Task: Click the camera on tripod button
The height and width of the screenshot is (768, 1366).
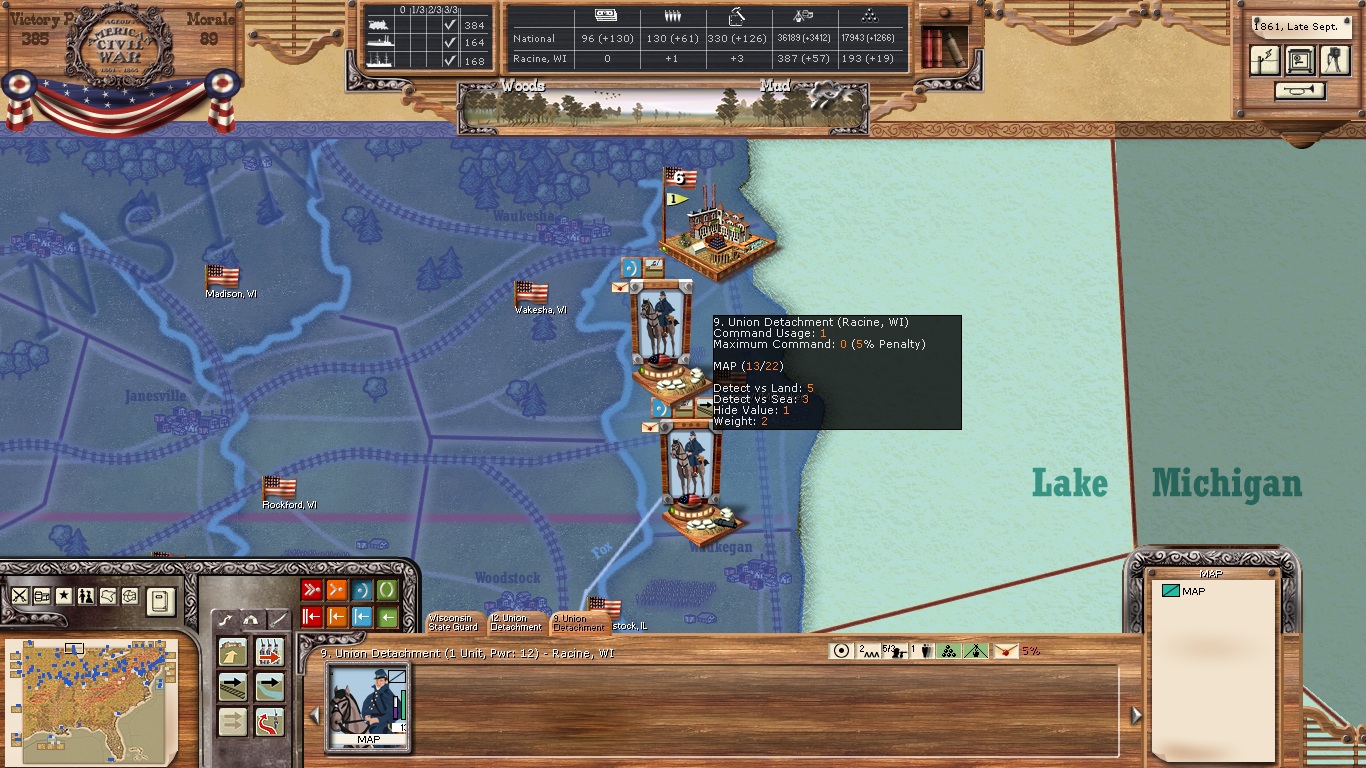Action: coord(1335,61)
